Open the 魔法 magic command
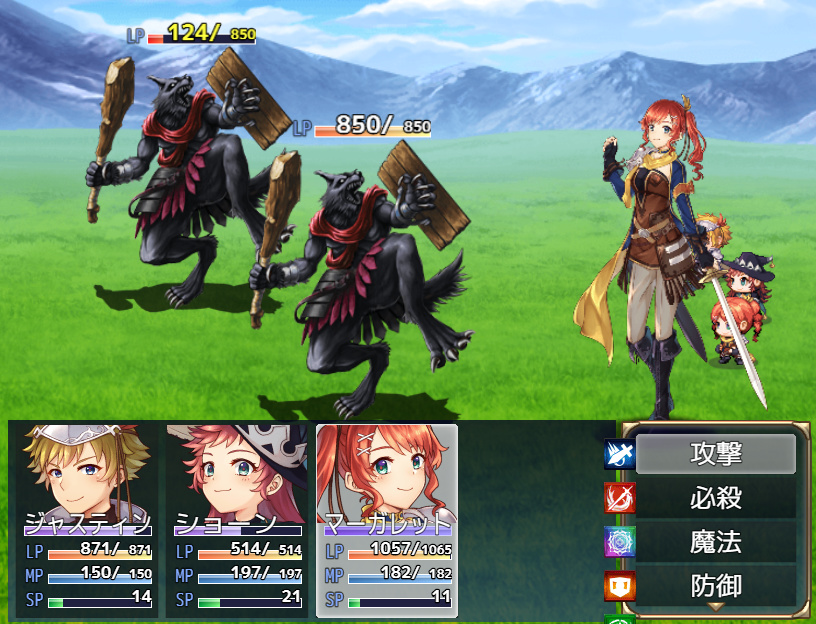The width and height of the screenshot is (816, 624). pos(715,542)
